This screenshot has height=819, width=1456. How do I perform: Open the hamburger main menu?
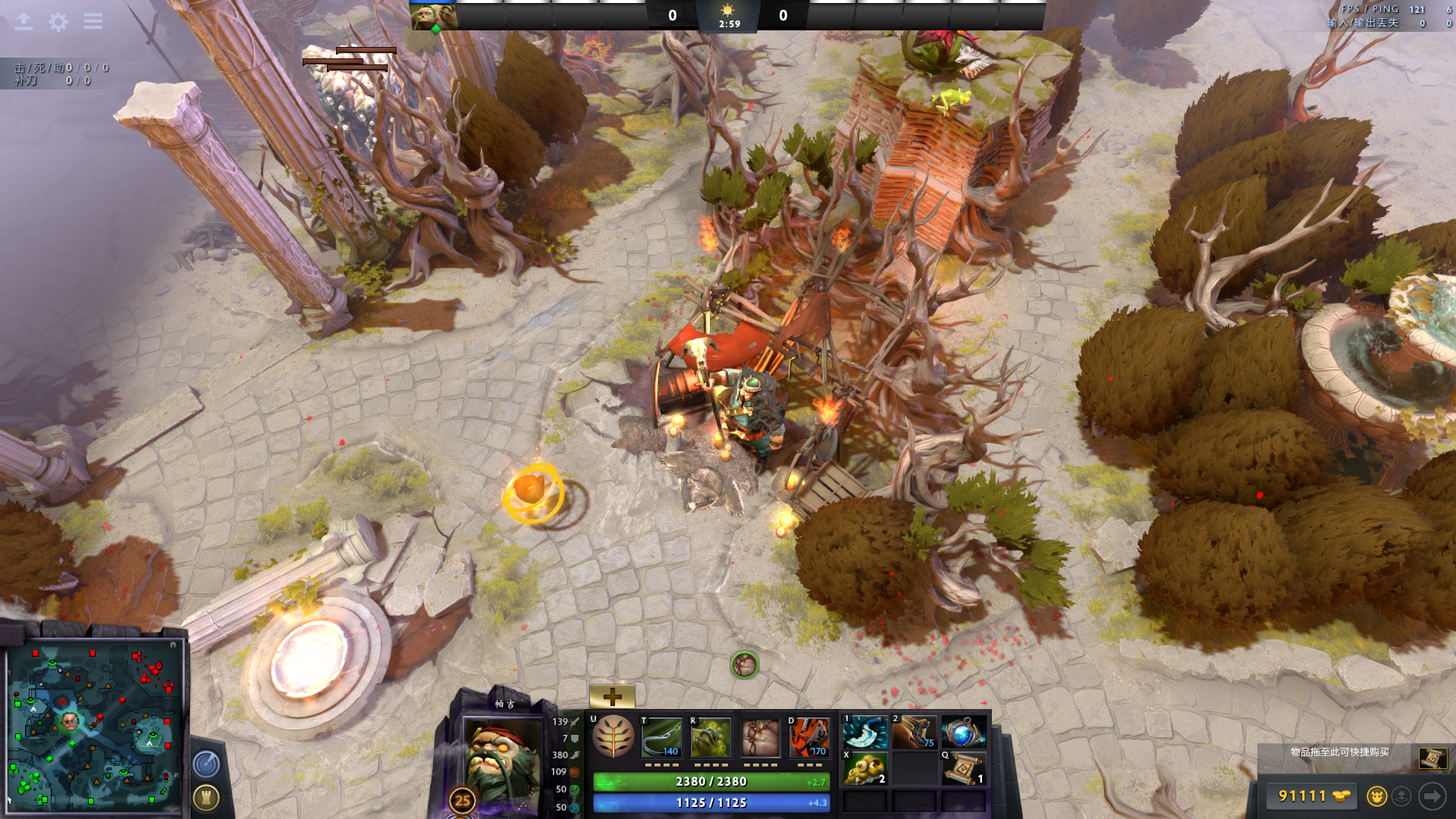pos(93,21)
